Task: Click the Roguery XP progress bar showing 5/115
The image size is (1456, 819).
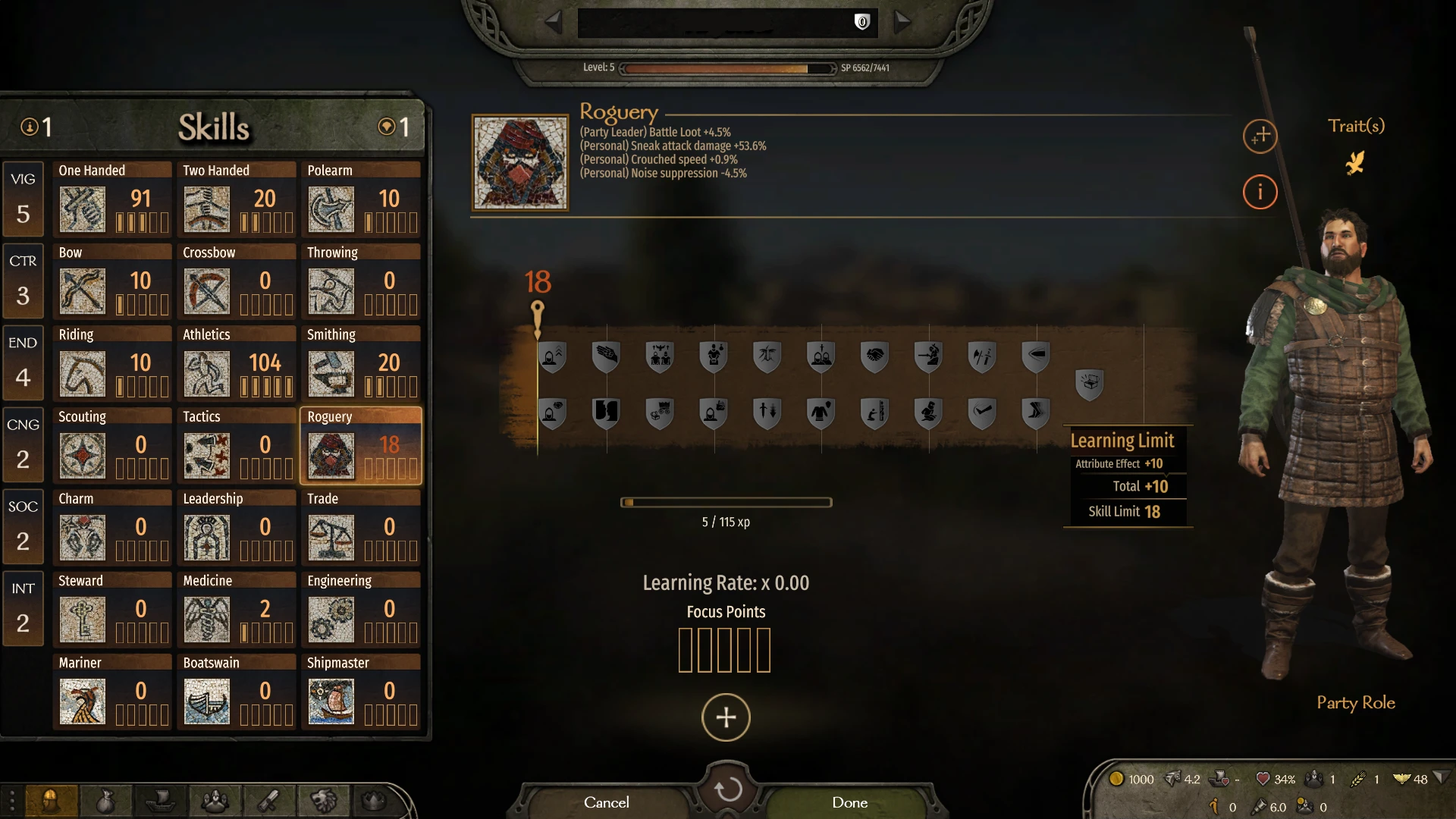Action: (x=726, y=502)
